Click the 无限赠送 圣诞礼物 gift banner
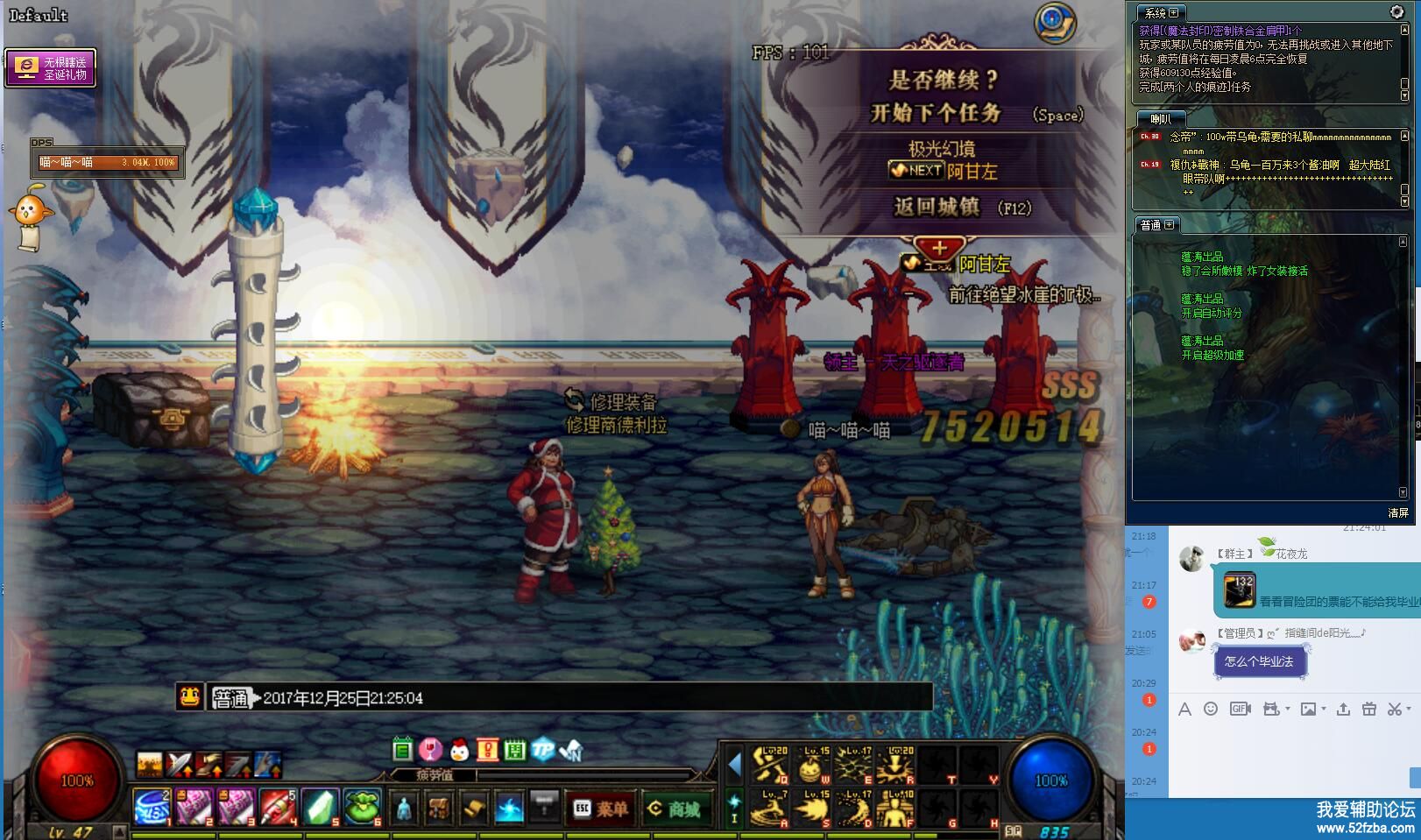 pos(51,67)
